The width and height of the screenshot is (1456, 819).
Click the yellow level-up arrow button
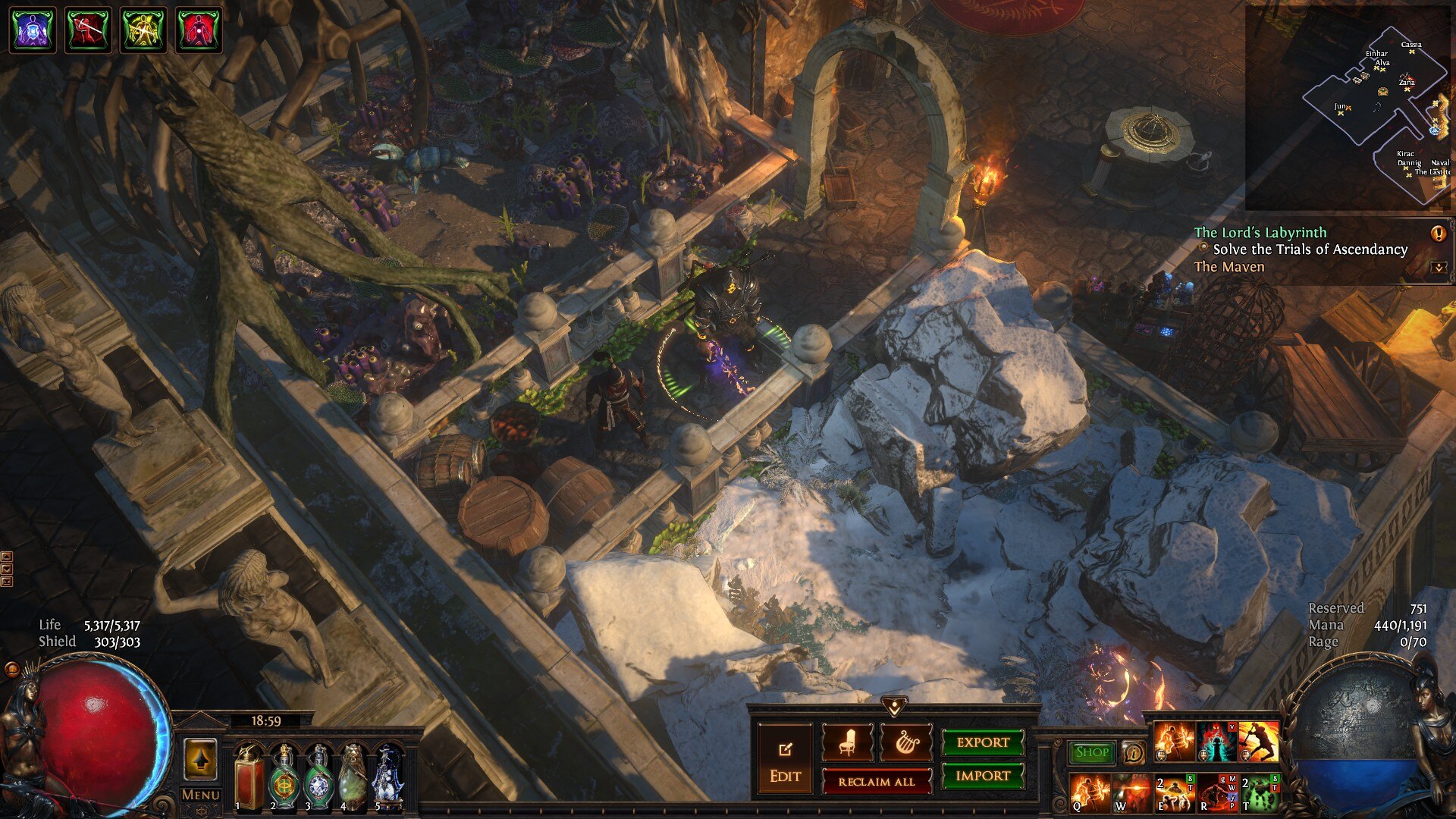pos(201,760)
